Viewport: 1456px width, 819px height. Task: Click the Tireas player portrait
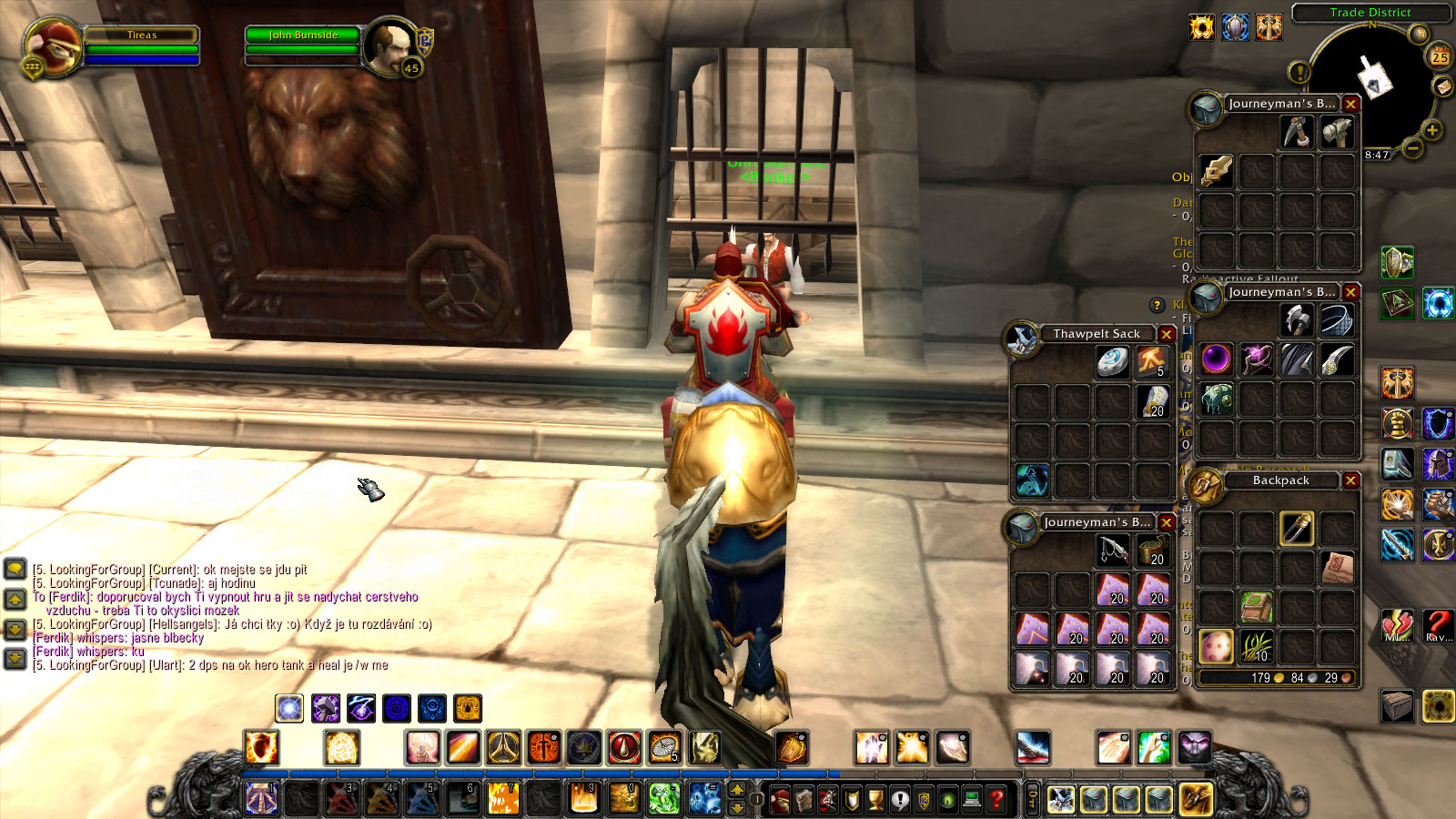(x=53, y=45)
